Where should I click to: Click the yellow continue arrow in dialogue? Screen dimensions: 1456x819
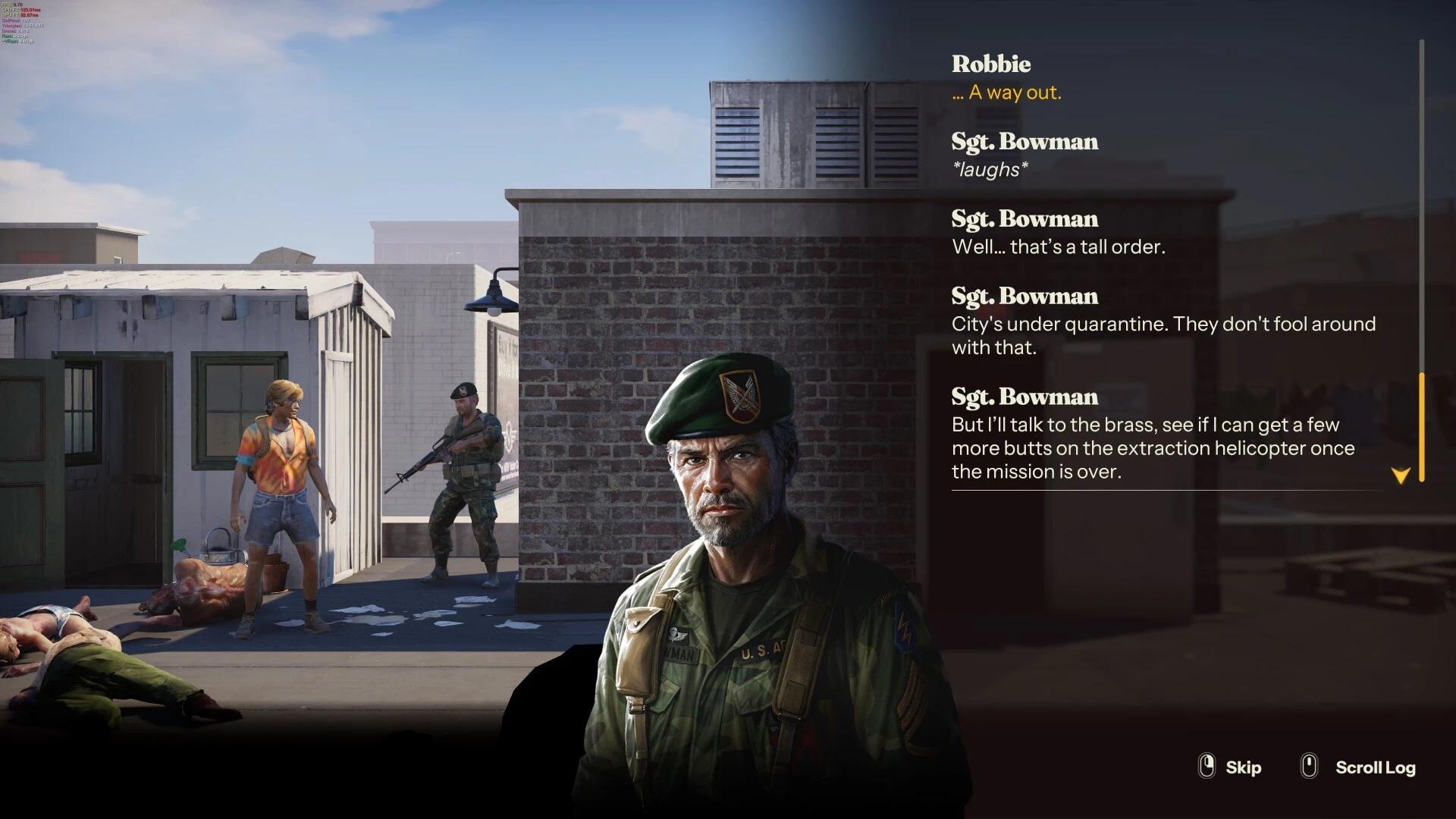(x=1400, y=475)
